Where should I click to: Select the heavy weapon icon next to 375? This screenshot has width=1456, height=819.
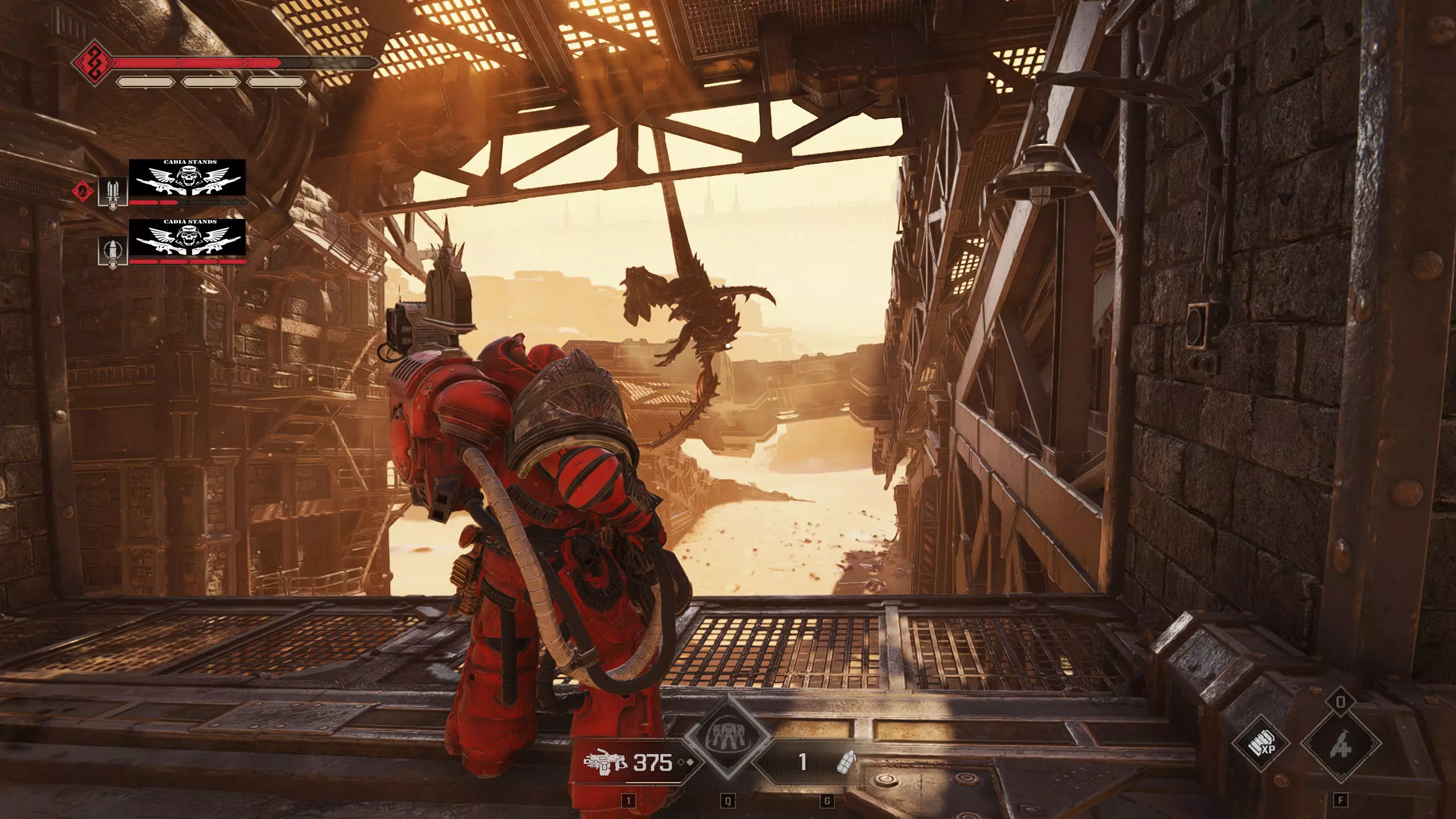coord(605,762)
